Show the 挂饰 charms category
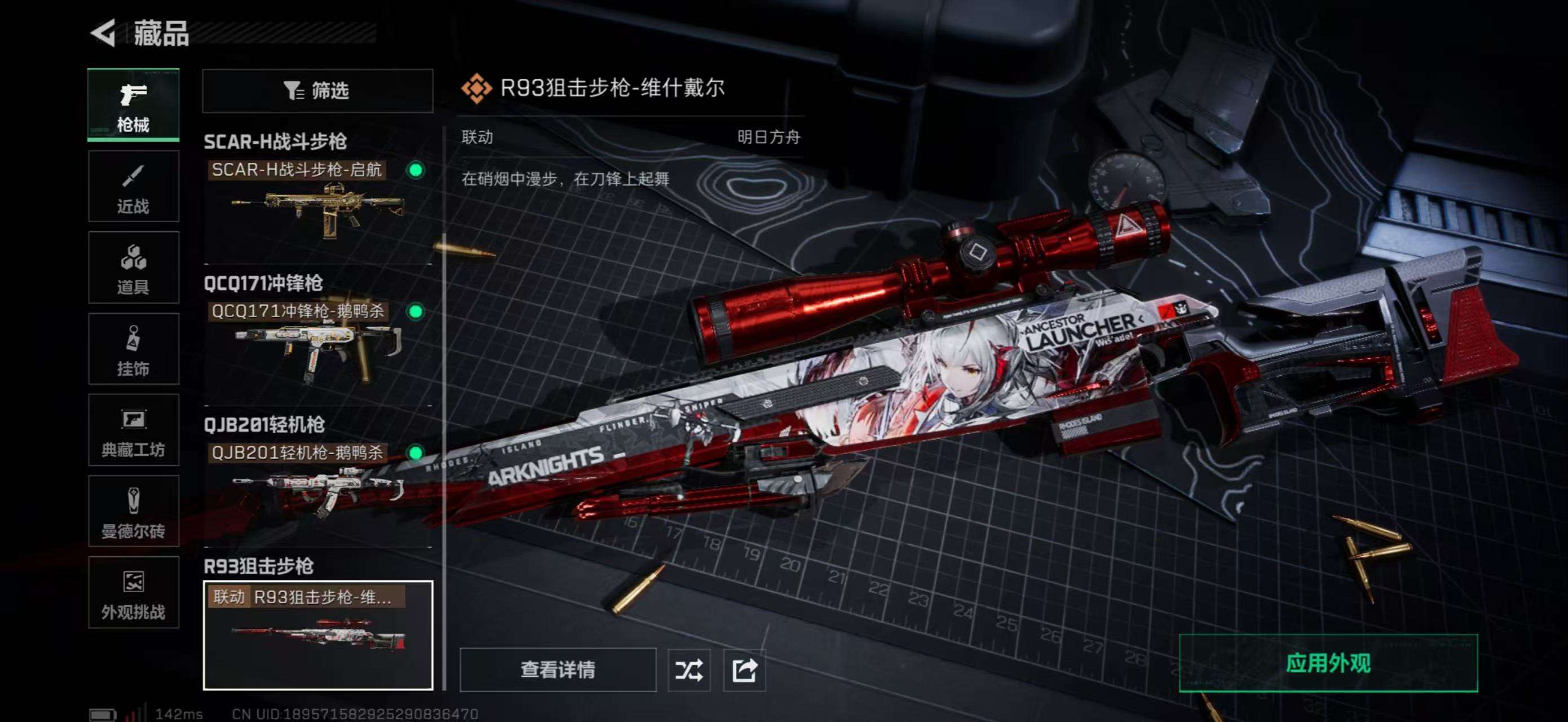 pos(133,349)
